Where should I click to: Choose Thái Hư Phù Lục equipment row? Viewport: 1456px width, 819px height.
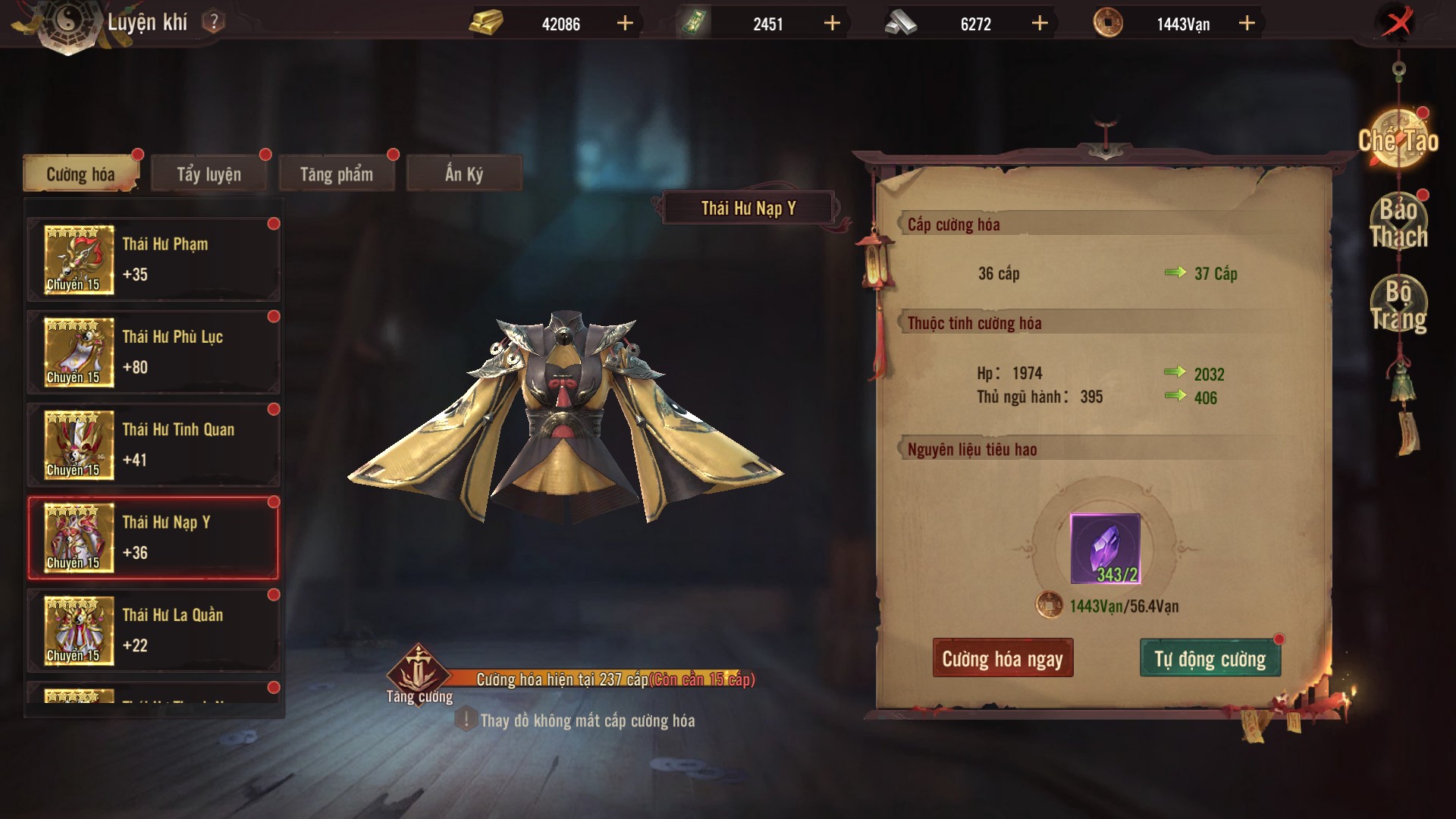tap(154, 352)
